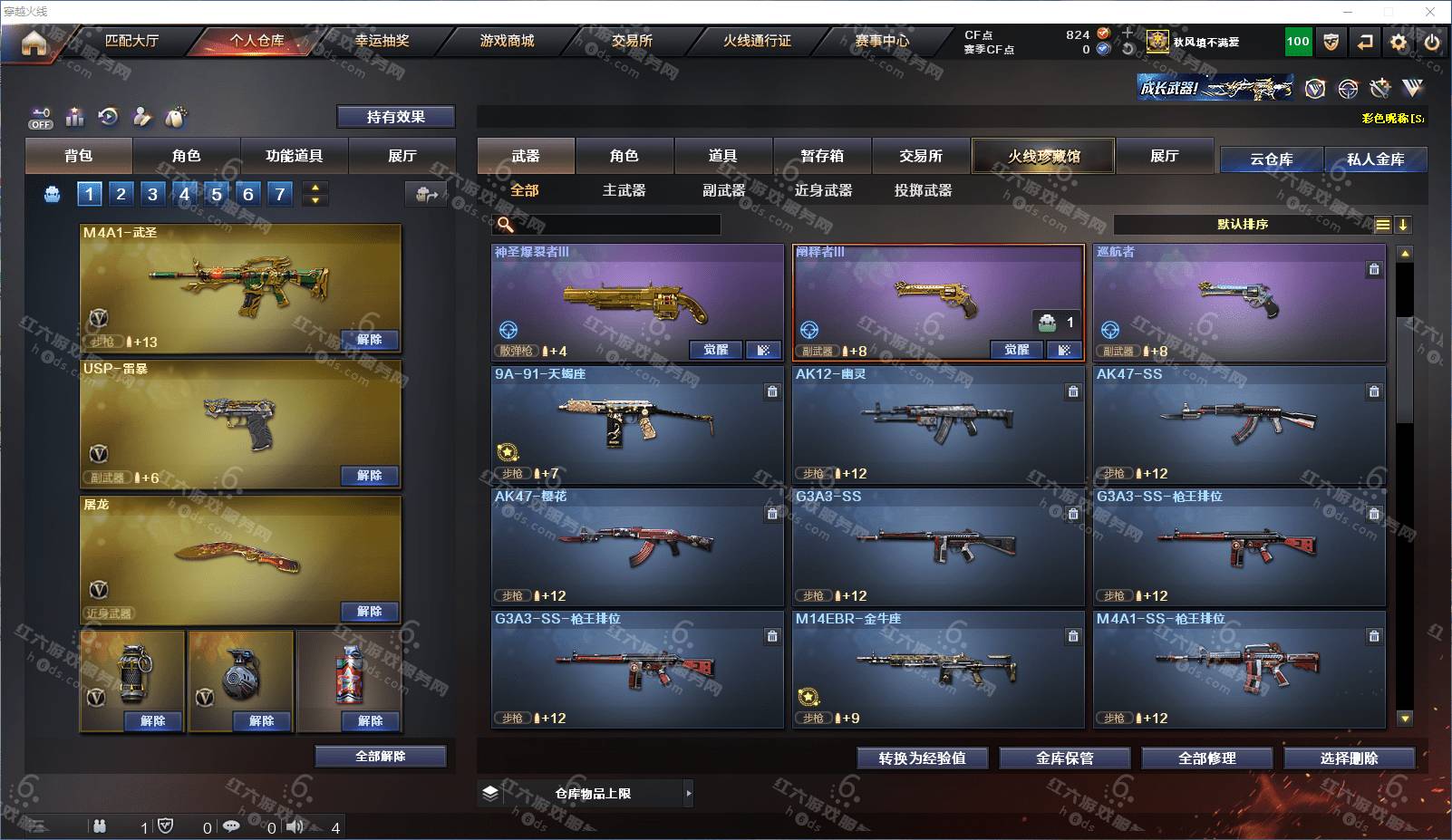Open settings via the gear icon
1452x840 pixels.
1399,42
